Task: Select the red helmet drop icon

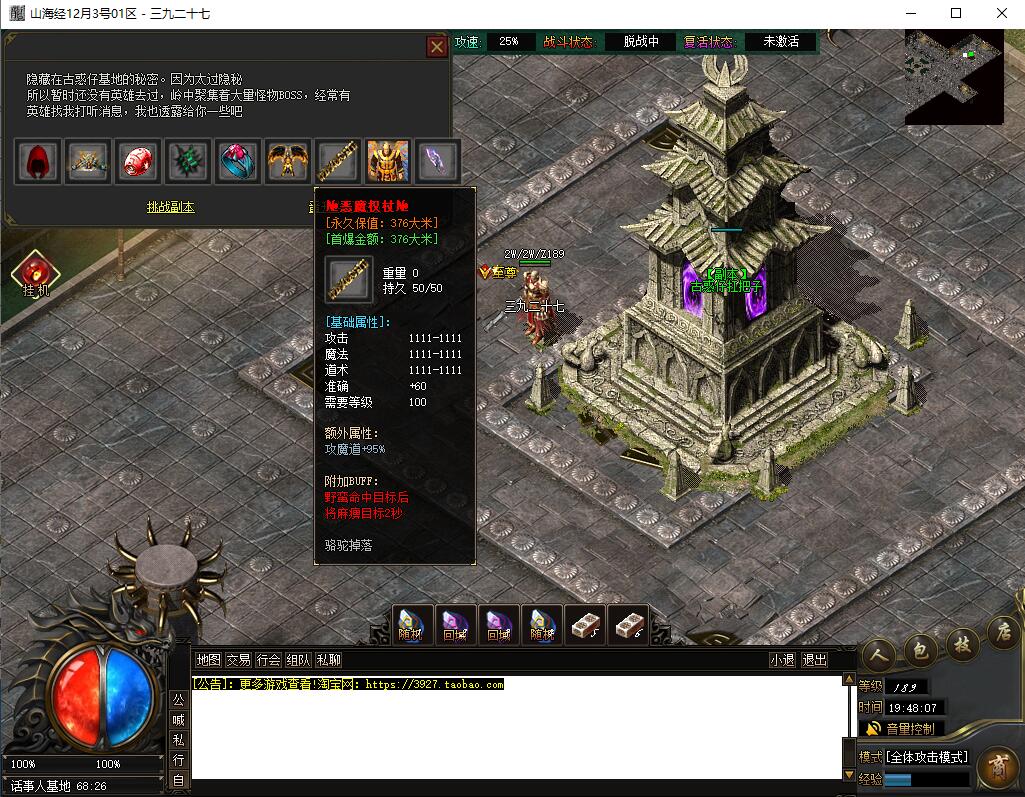Action: (138, 160)
